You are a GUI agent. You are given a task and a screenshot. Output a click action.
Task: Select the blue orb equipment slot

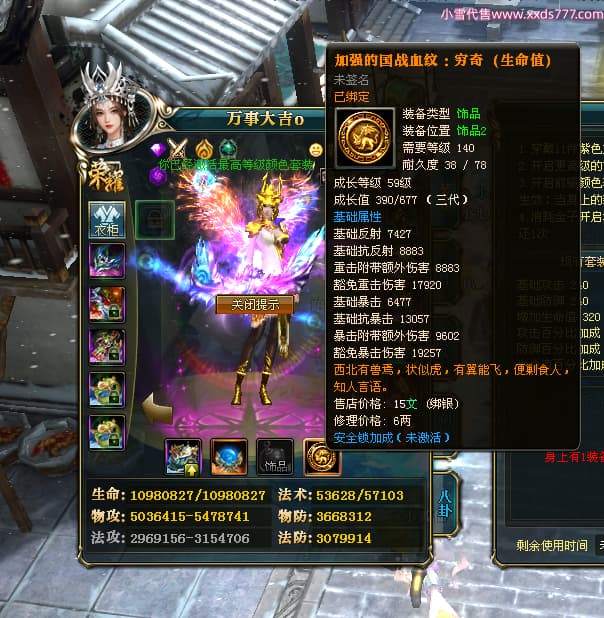[x=229, y=456]
